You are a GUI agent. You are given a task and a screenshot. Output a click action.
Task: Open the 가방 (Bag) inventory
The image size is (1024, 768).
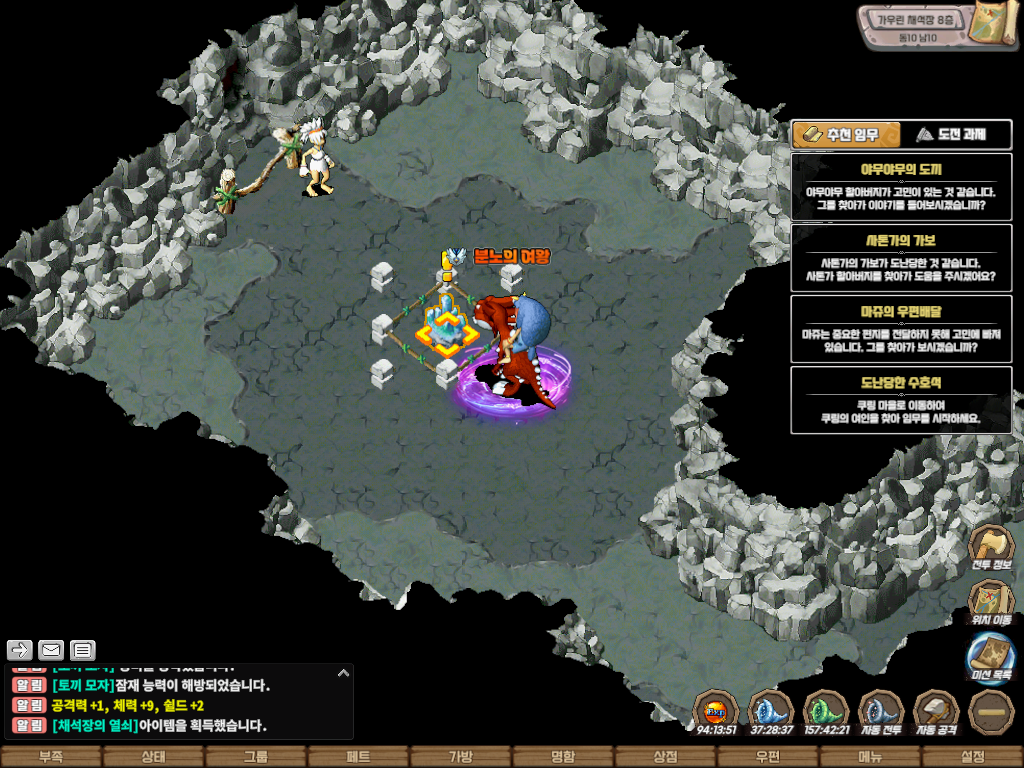460,757
